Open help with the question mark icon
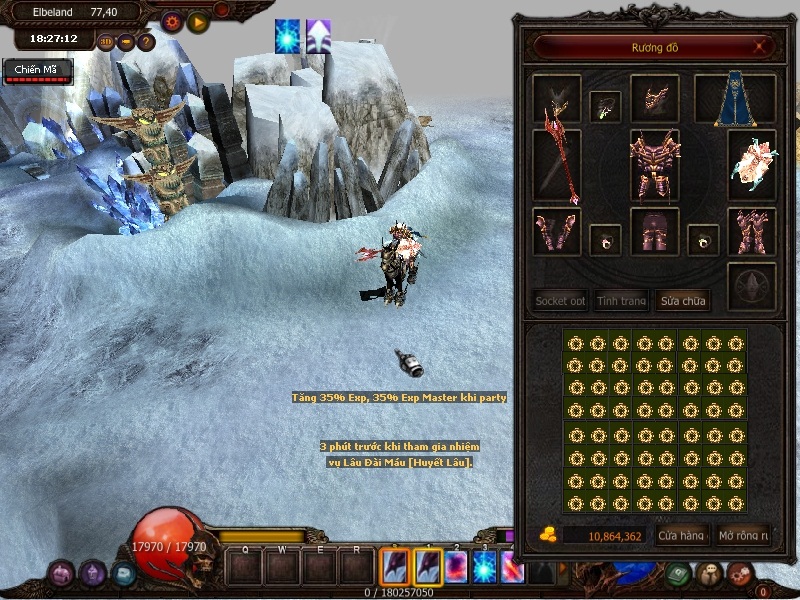This screenshot has width=800, height=600. click(146, 42)
